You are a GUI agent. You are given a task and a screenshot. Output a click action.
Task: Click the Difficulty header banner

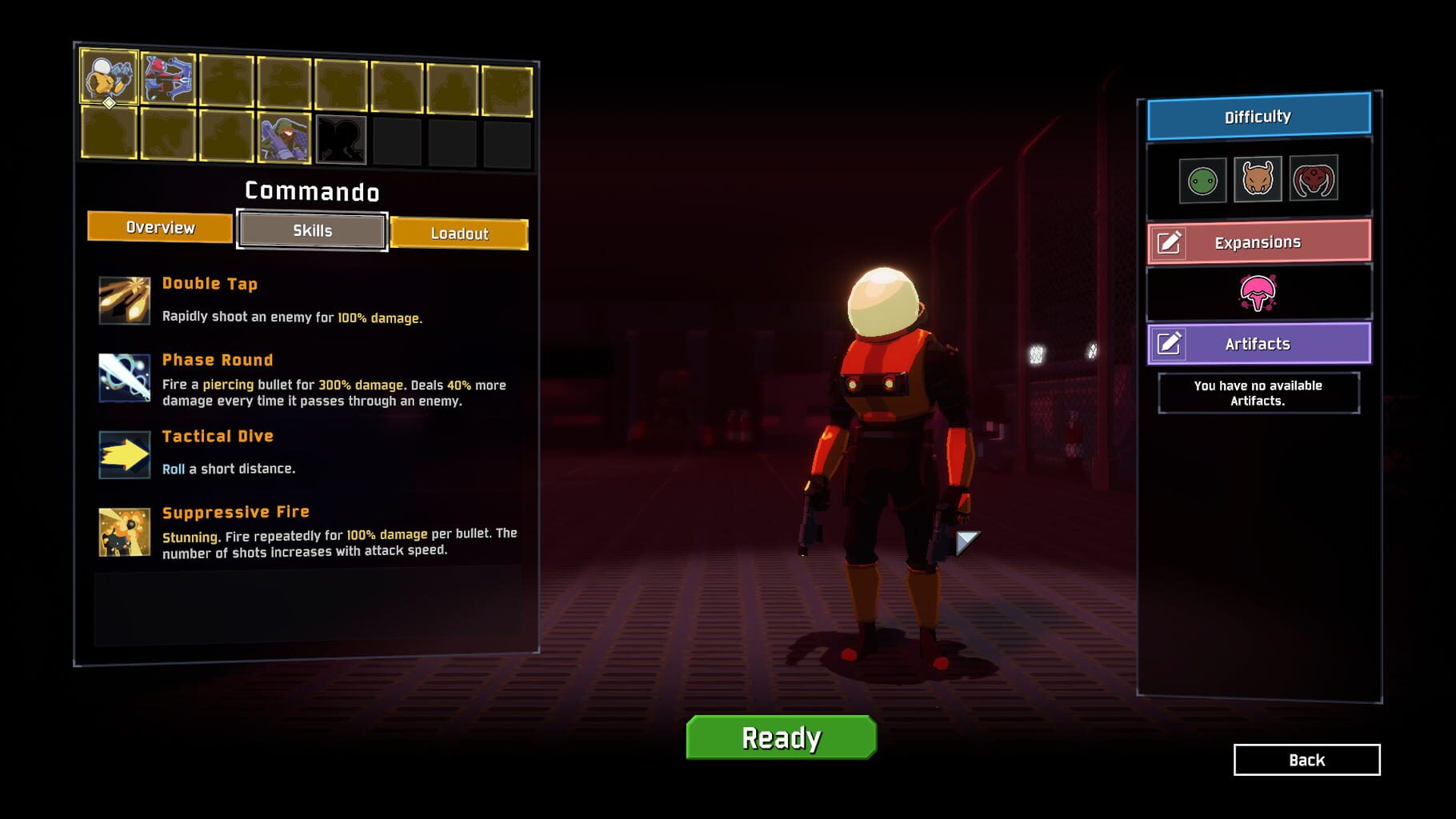coord(1257,115)
